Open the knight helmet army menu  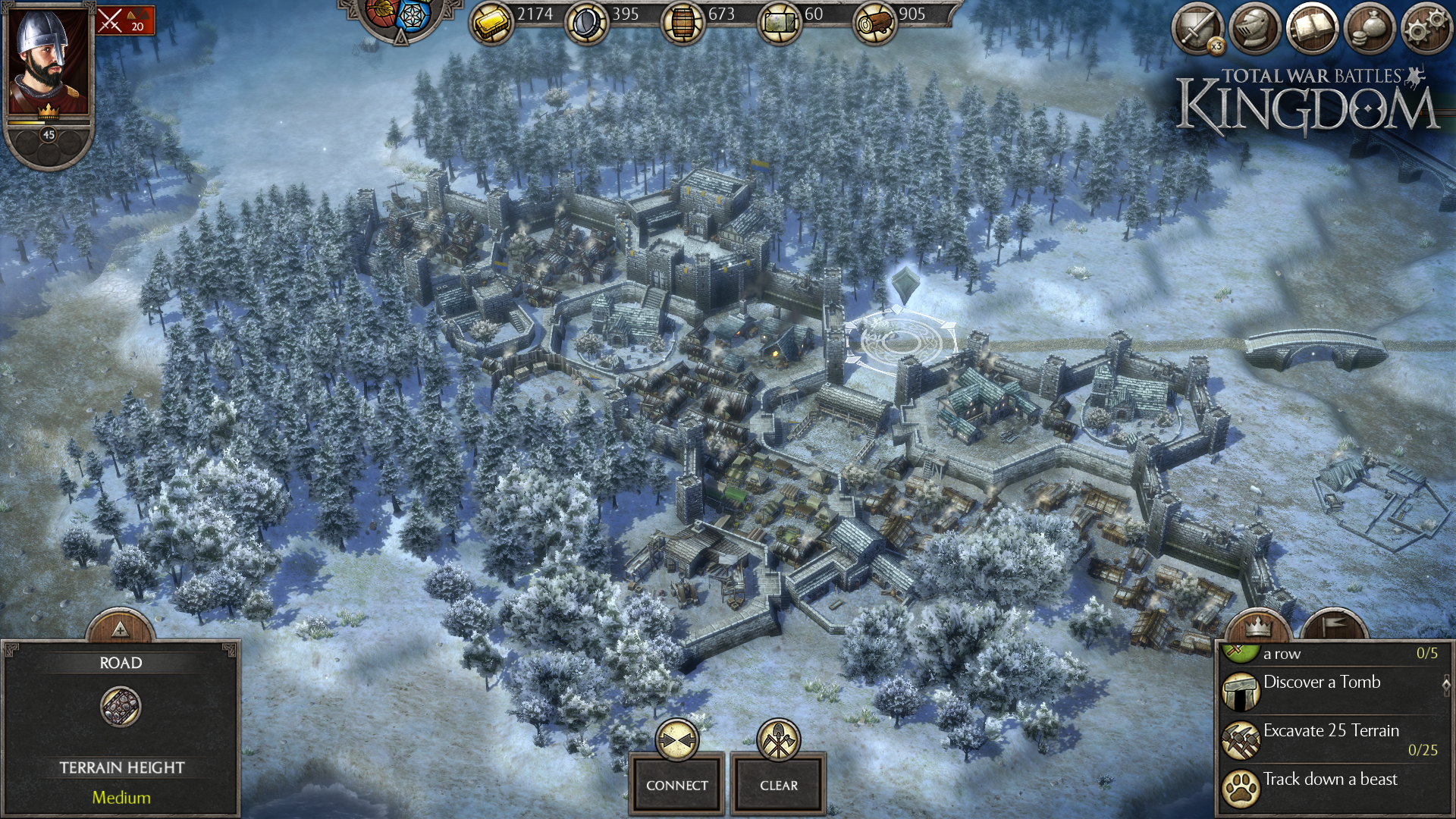(x=1254, y=29)
